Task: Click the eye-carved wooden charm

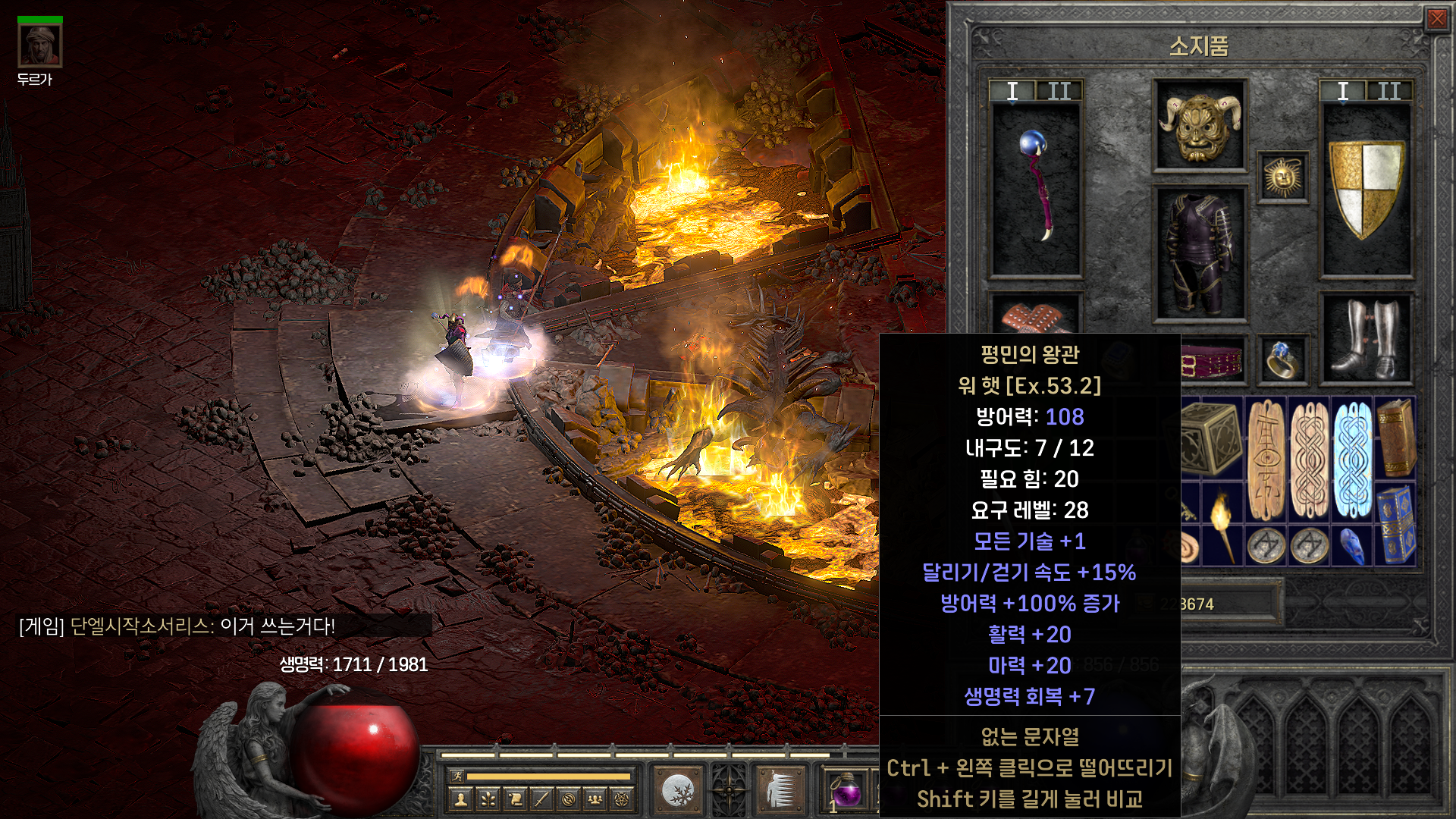Action: click(x=1266, y=459)
